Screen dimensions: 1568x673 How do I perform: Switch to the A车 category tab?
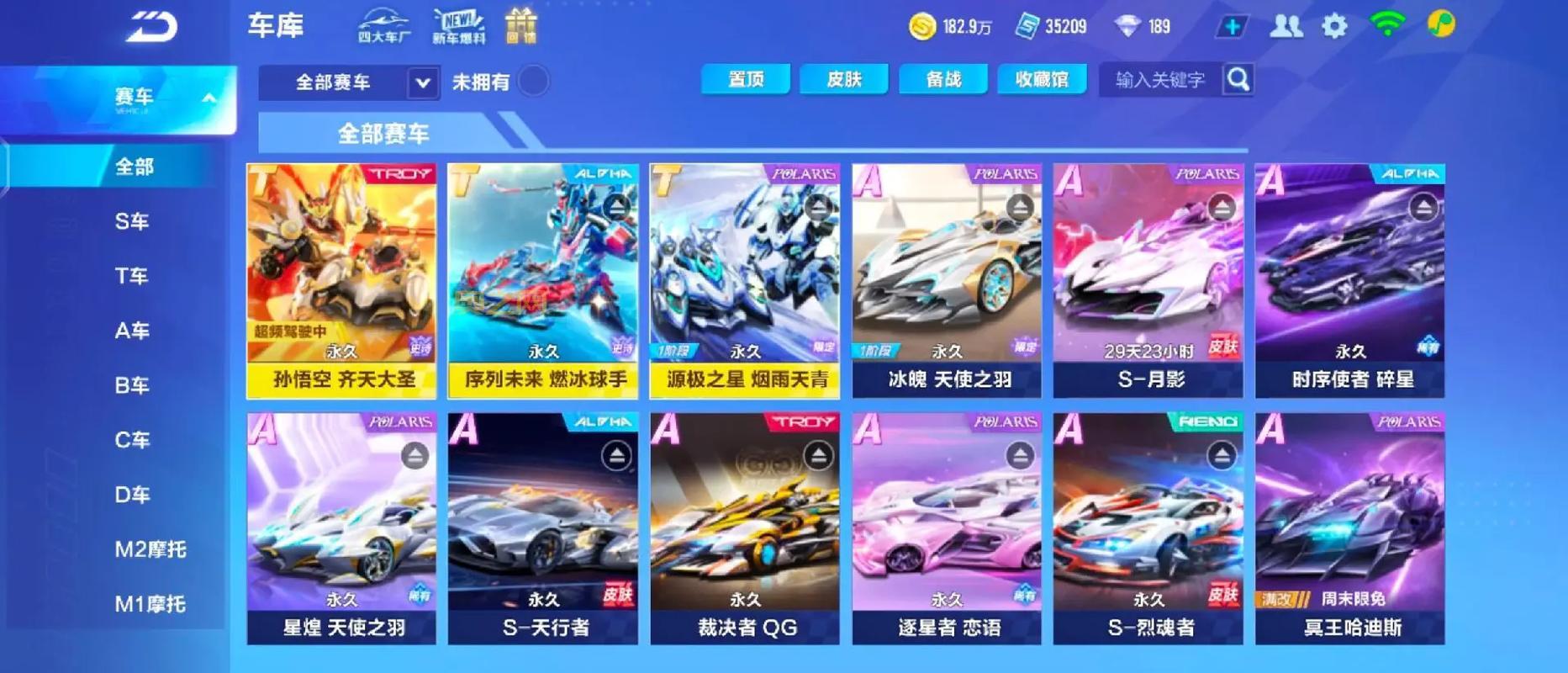click(132, 331)
